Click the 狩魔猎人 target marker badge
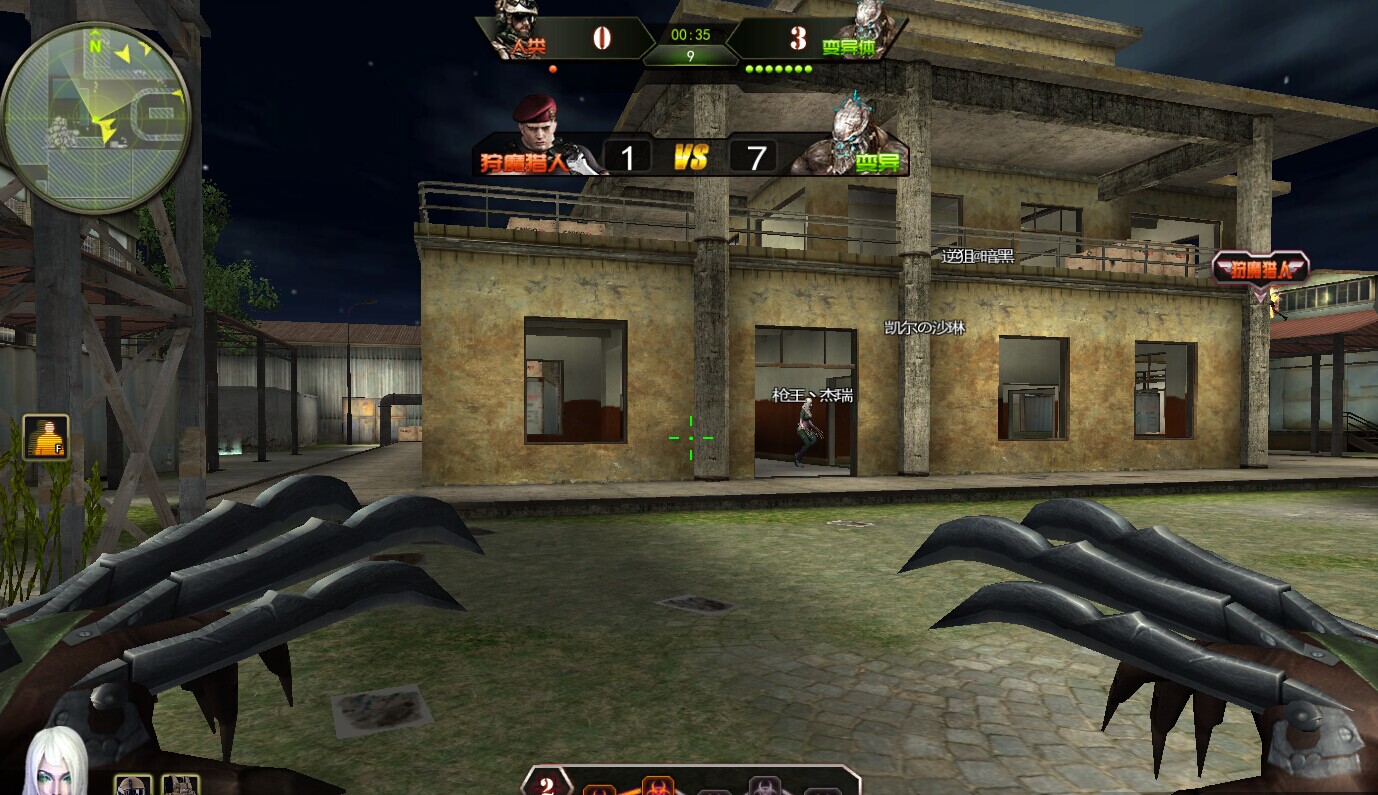The height and width of the screenshot is (795, 1378). pyautogui.click(x=1260, y=268)
